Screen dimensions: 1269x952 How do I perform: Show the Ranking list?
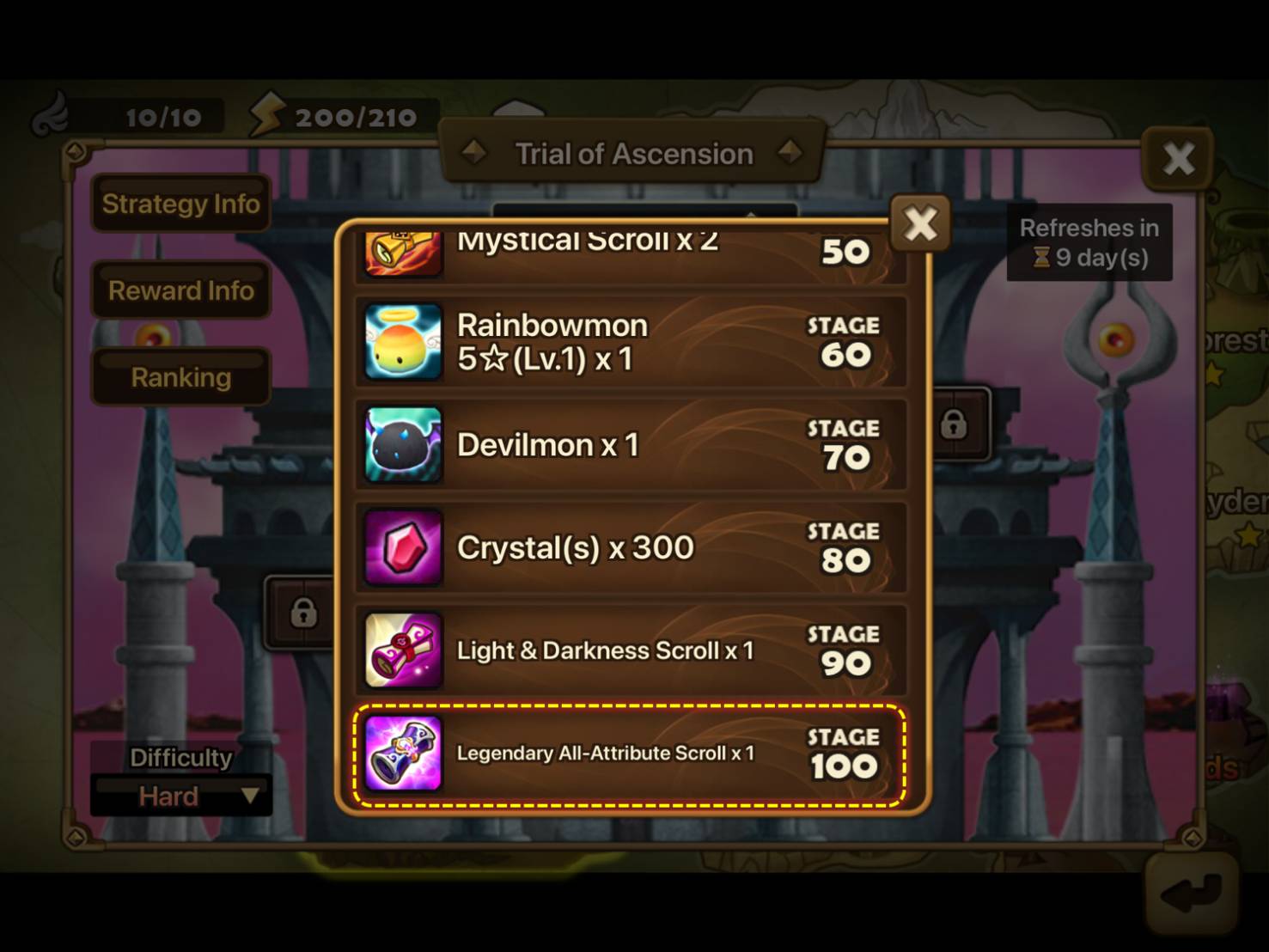[x=180, y=377]
